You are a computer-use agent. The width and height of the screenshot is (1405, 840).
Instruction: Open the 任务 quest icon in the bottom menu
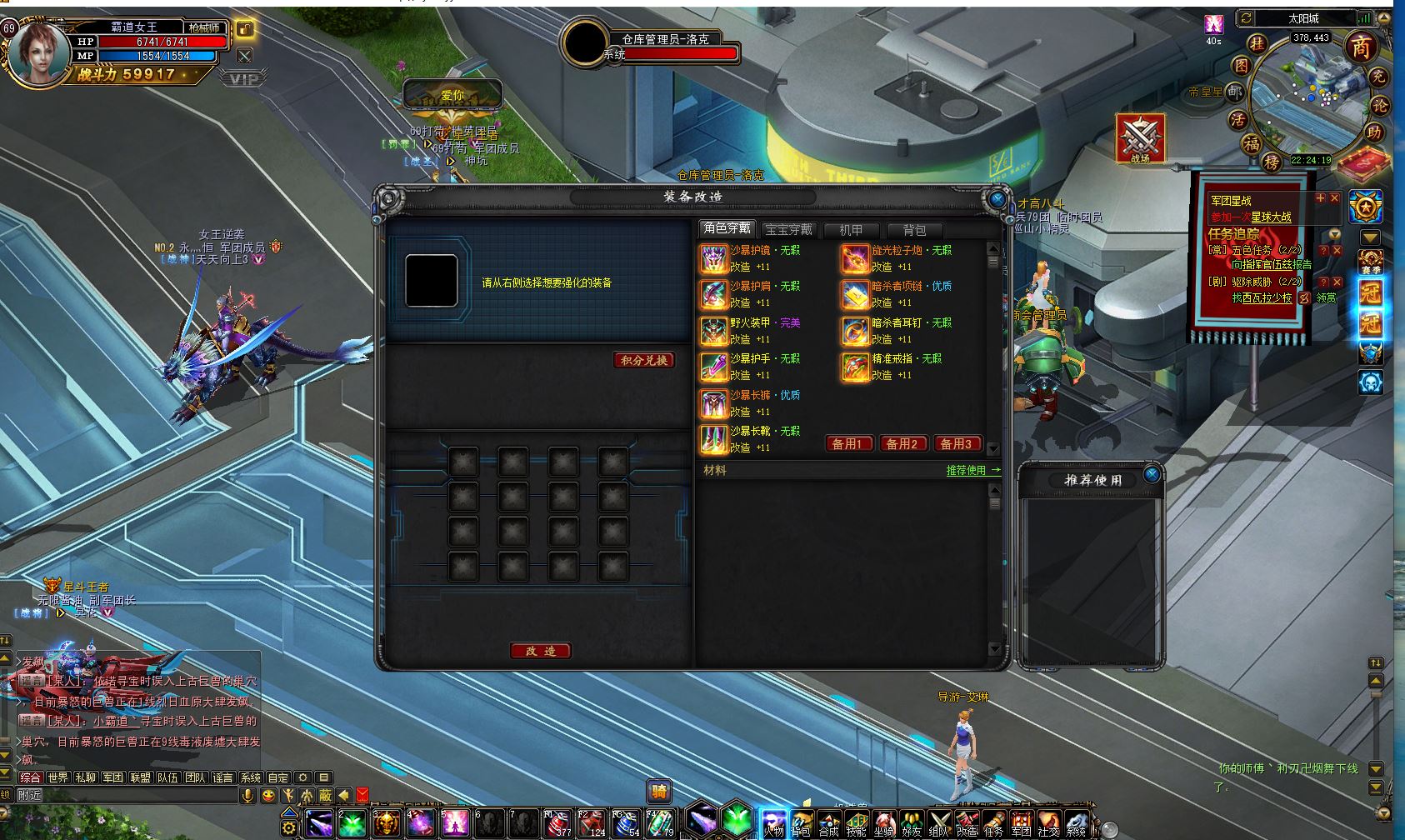tap(993, 824)
